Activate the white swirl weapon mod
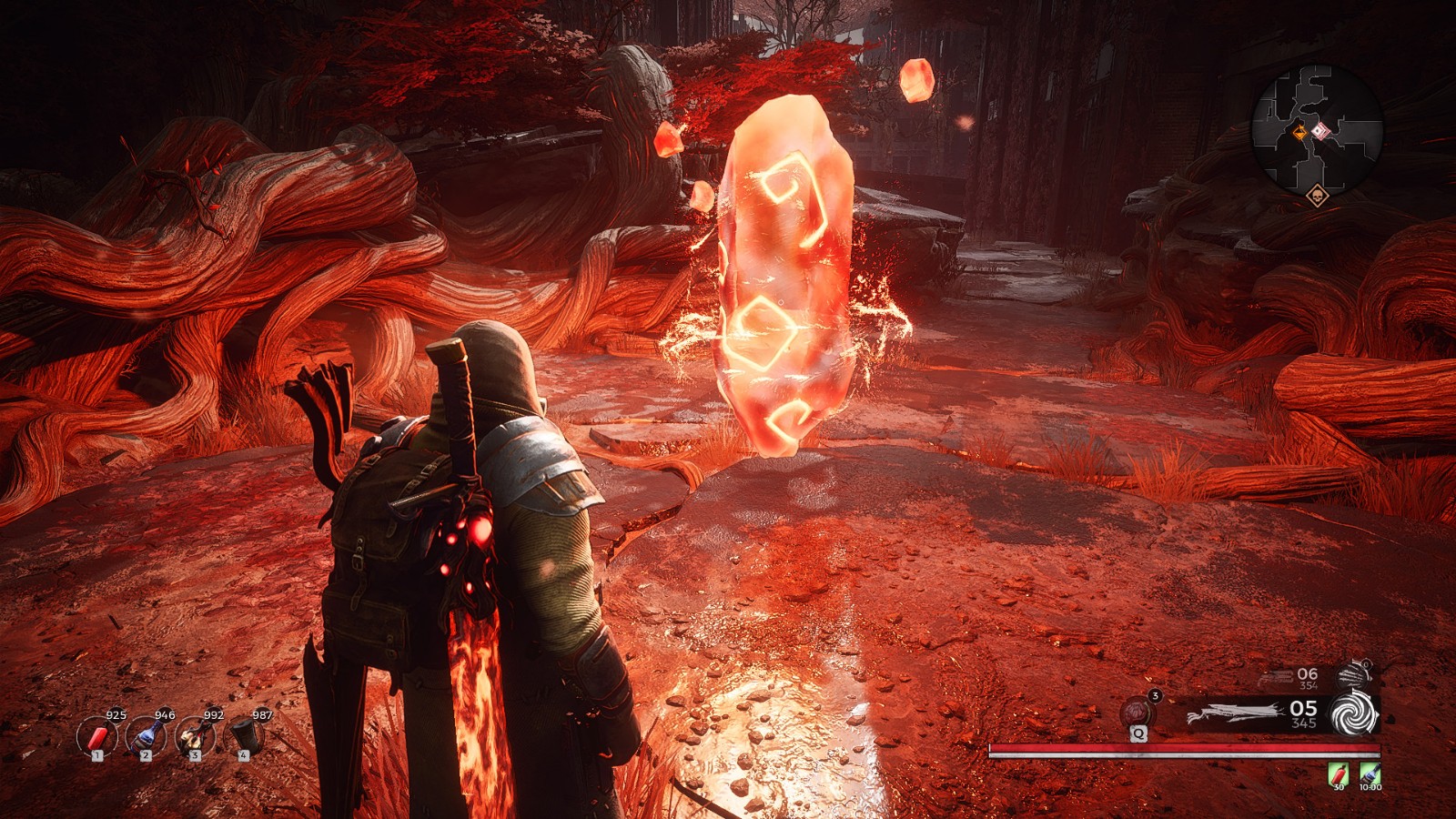This screenshot has height=819, width=1456. coord(1354,714)
